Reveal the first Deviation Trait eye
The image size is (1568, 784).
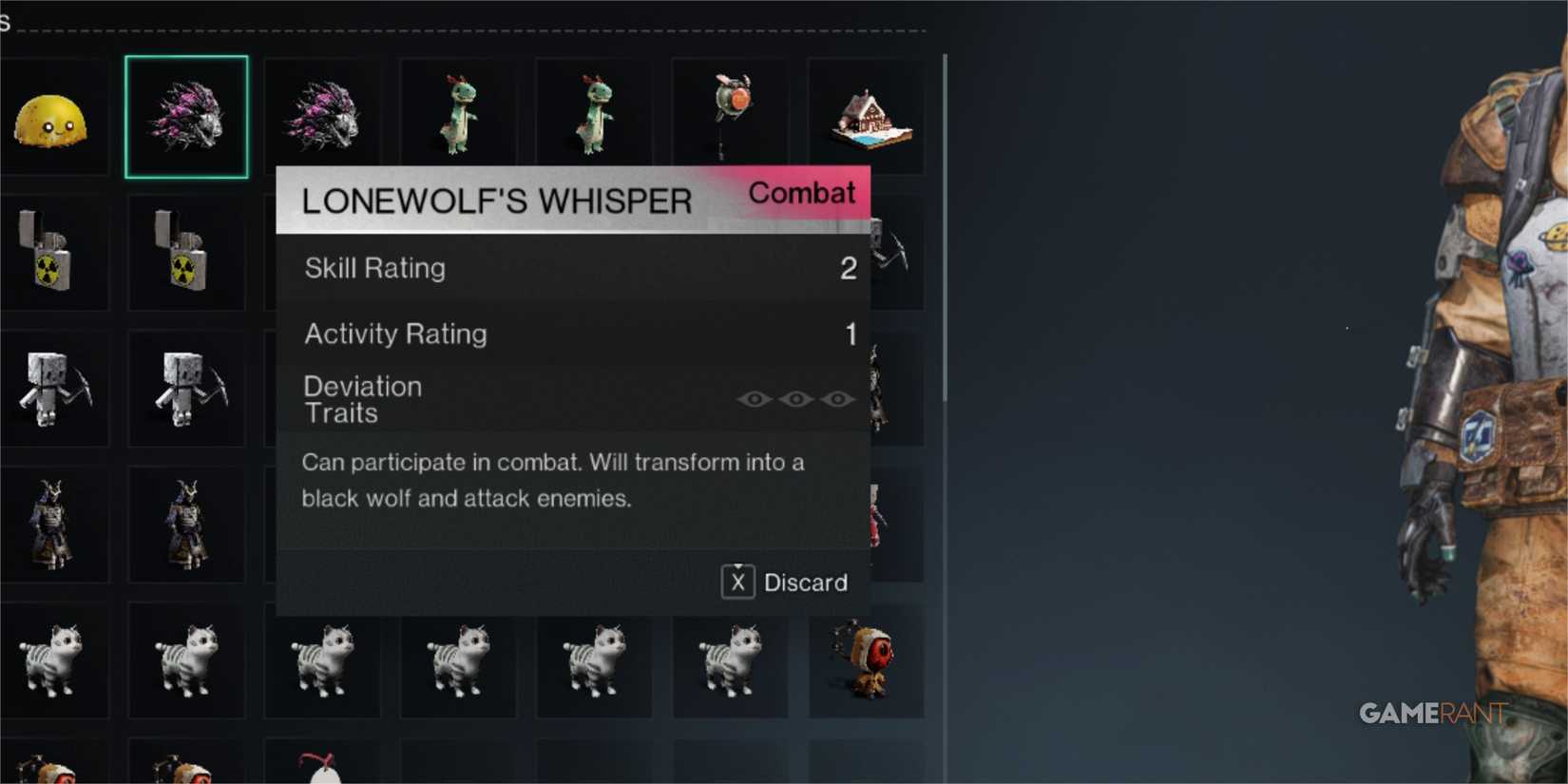tap(755, 399)
